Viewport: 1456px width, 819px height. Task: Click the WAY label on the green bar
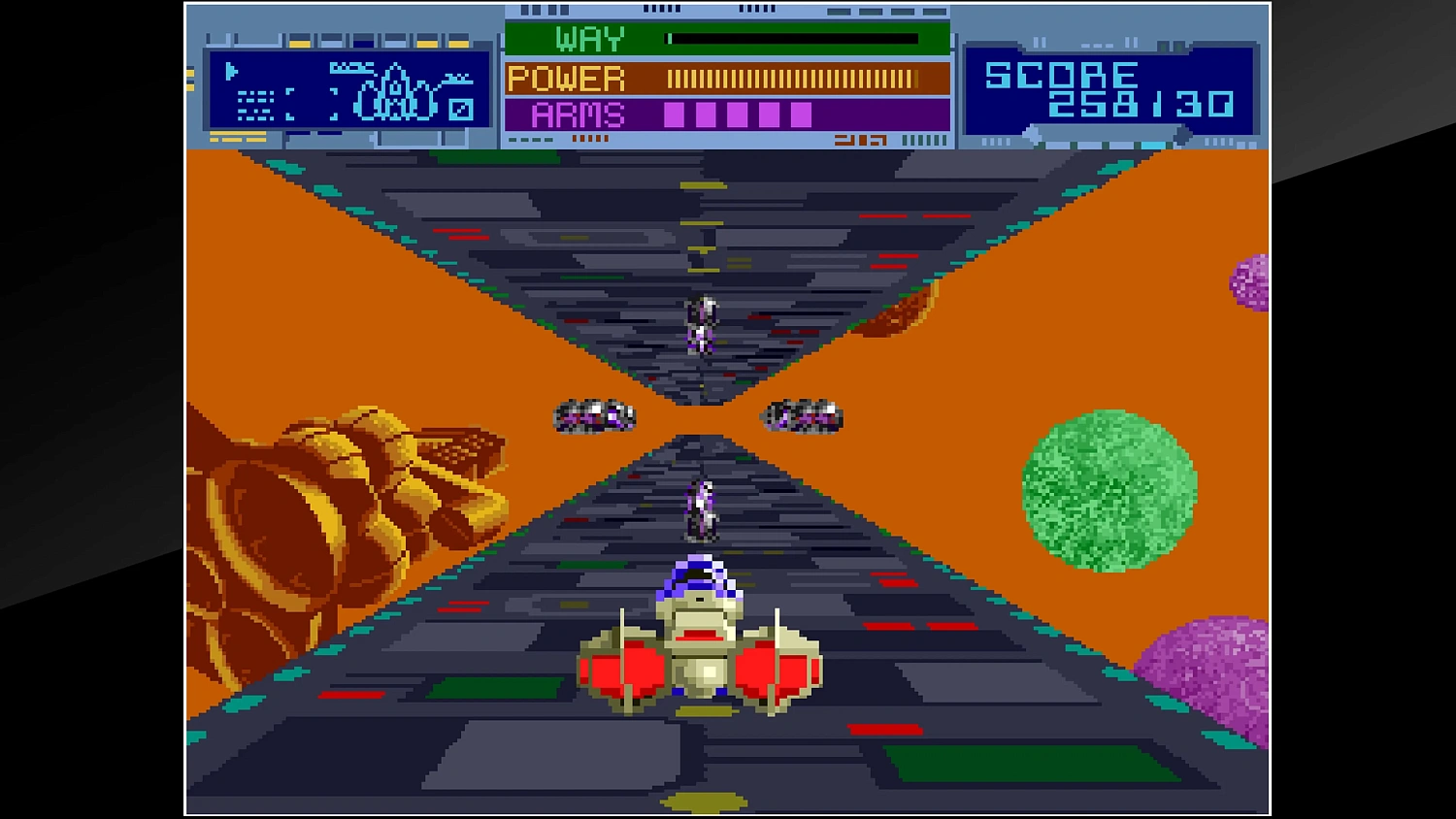pyautogui.click(x=588, y=39)
